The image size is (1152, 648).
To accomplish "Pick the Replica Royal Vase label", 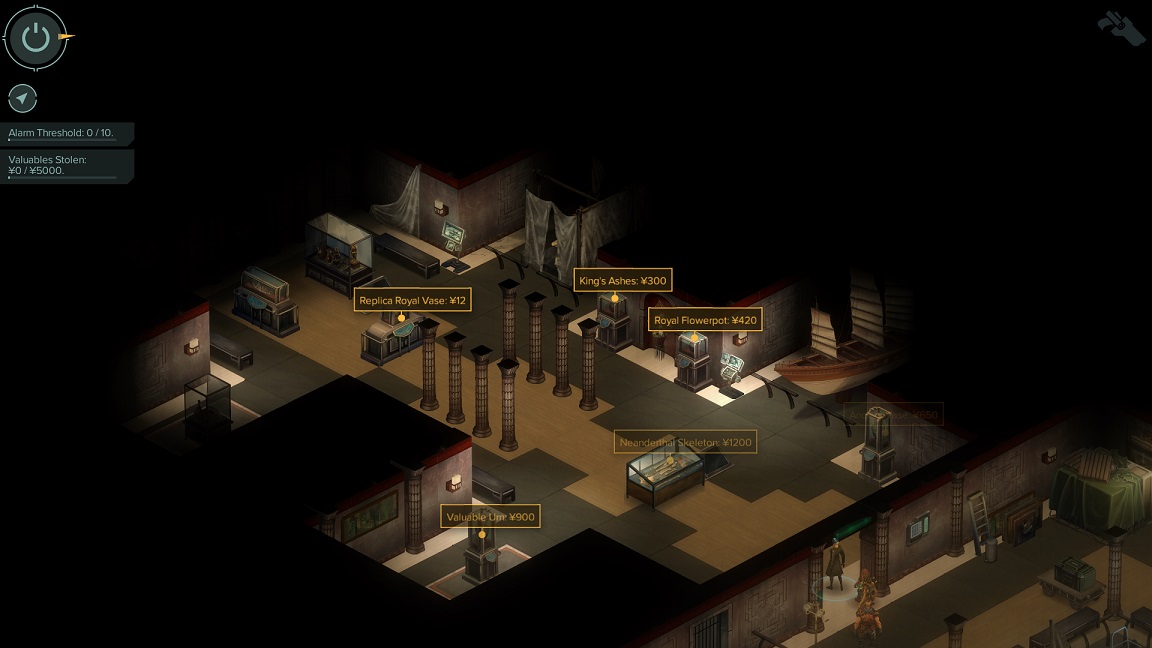I will click(412, 300).
